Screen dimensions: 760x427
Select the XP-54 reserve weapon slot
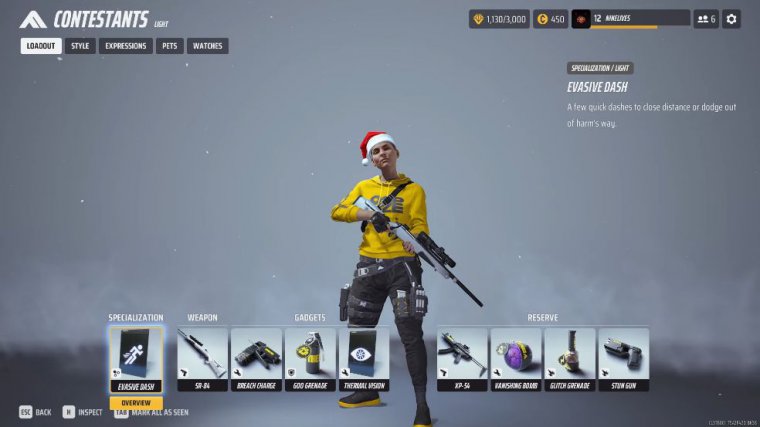pyautogui.click(x=462, y=358)
